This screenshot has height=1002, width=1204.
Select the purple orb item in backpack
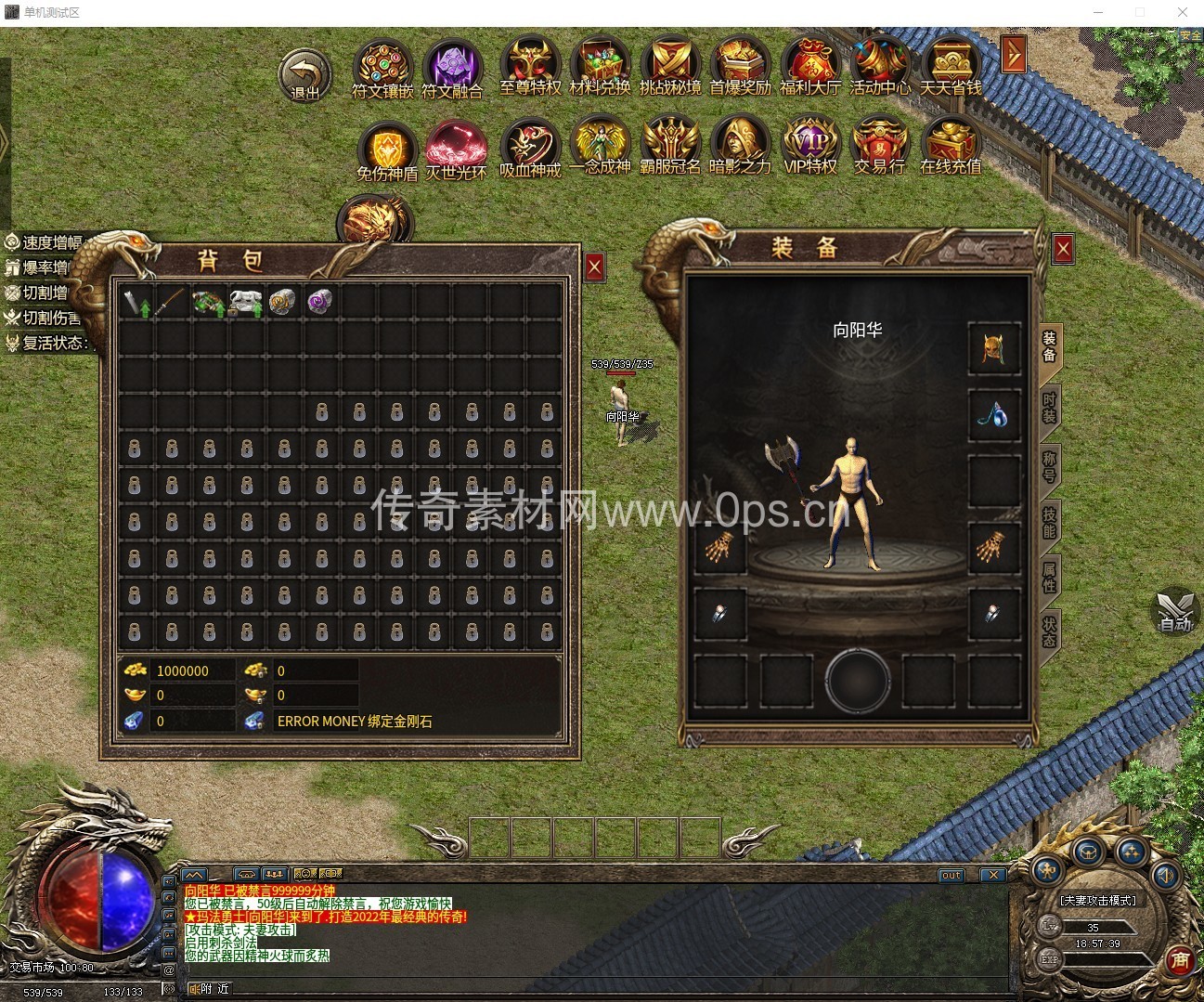click(x=320, y=301)
